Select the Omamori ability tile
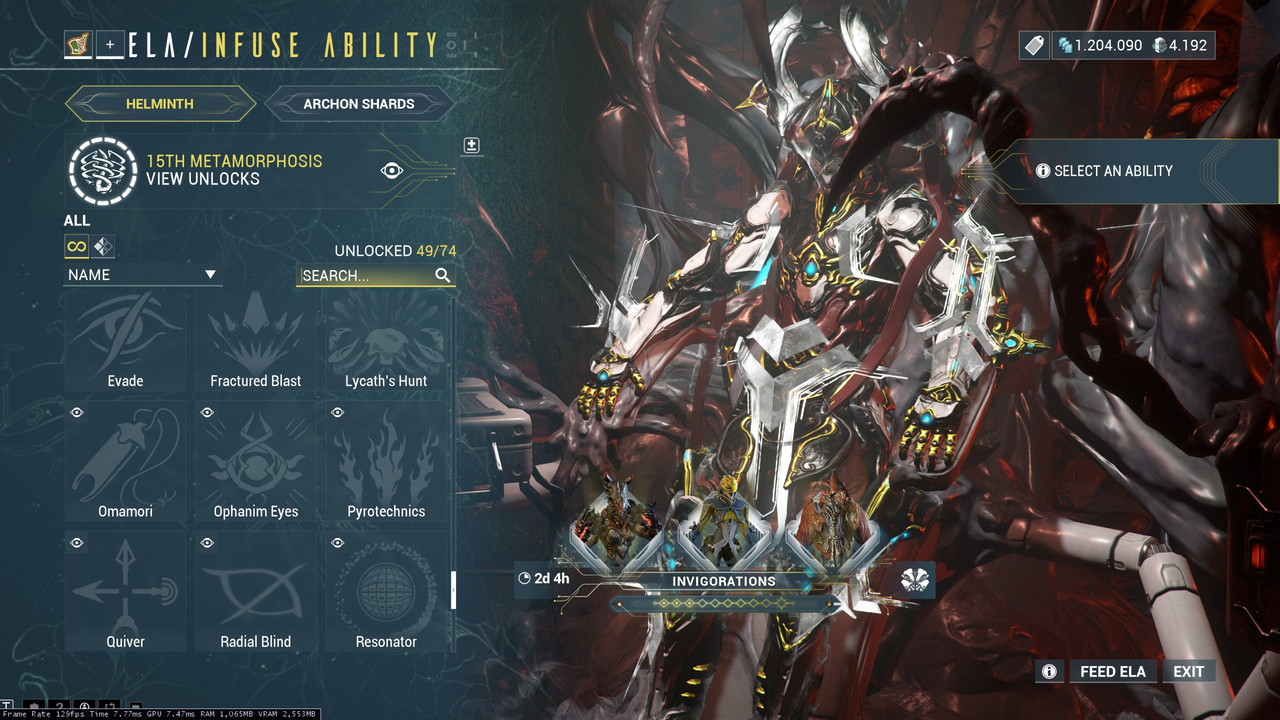1280x720 pixels. point(126,463)
